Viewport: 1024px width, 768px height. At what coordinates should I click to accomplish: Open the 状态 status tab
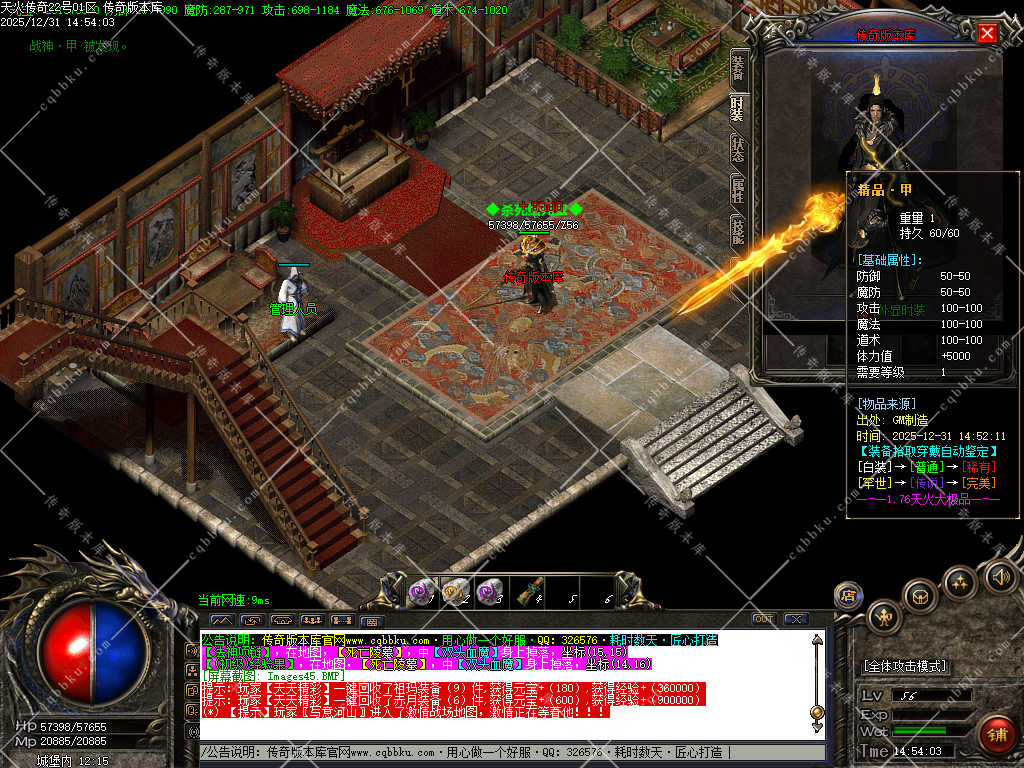tap(738, 149)
